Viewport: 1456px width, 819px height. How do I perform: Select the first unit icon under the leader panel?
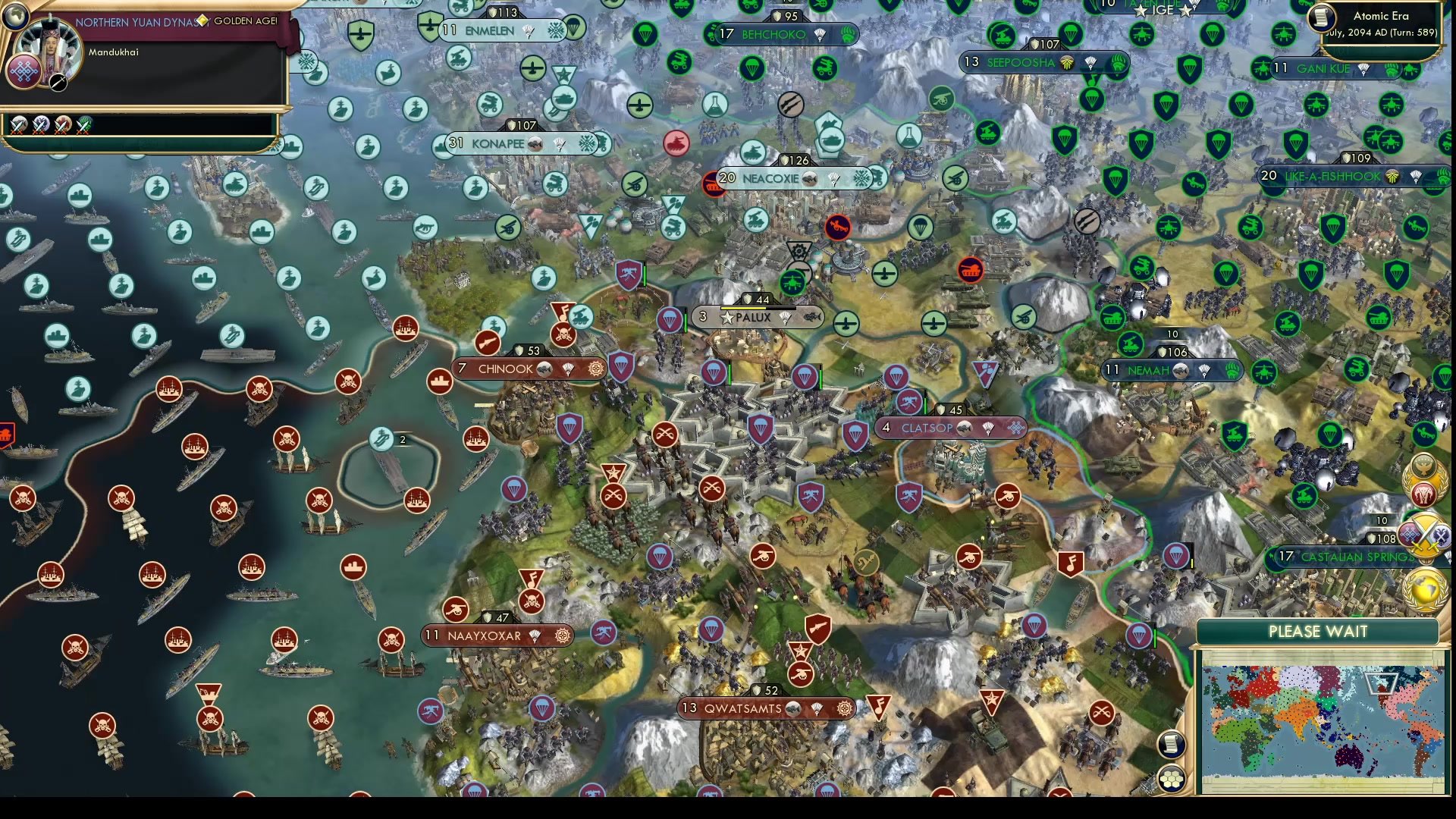coord(18,126)
